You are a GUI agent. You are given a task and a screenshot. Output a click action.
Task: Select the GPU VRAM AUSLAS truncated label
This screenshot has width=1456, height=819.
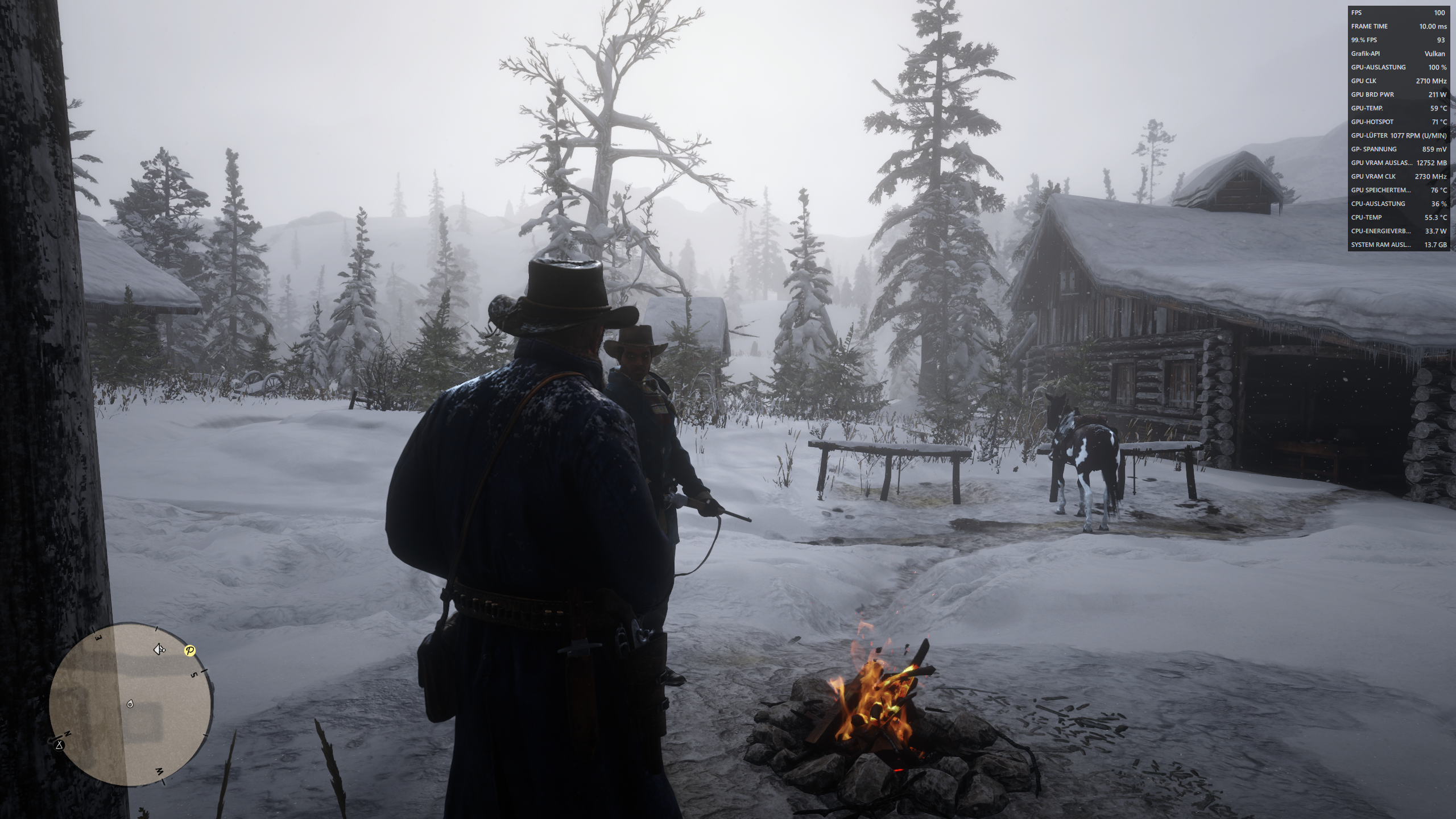tap(1382, 163)
